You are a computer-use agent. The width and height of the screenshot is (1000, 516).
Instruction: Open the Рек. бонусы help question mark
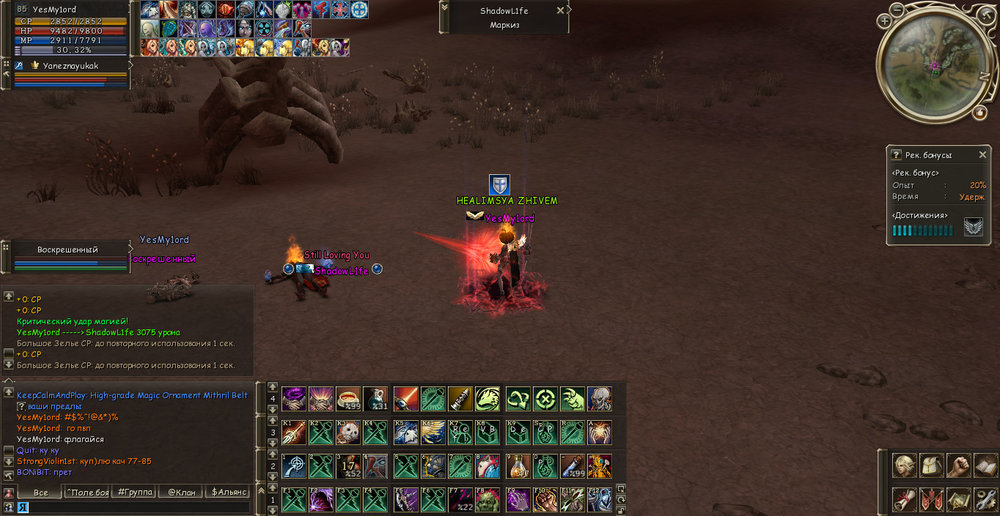[896, 155]
